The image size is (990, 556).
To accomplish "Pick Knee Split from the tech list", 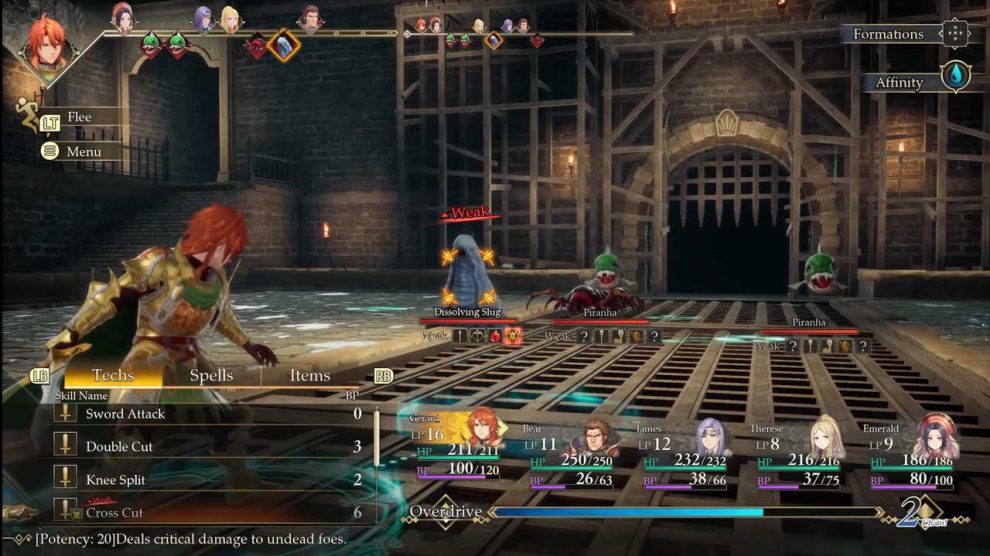I will pyautogui.click(x=200, y=480).
